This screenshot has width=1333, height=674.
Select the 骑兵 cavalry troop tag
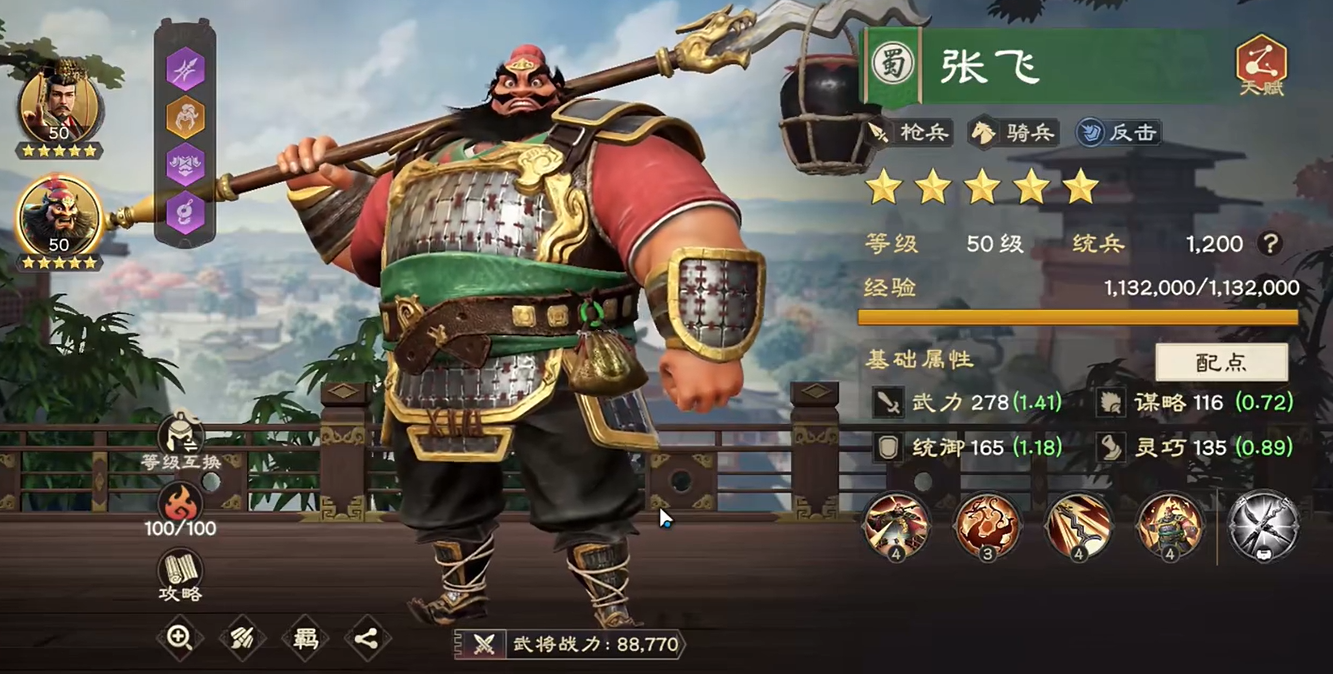click(x=1016, y=132)
